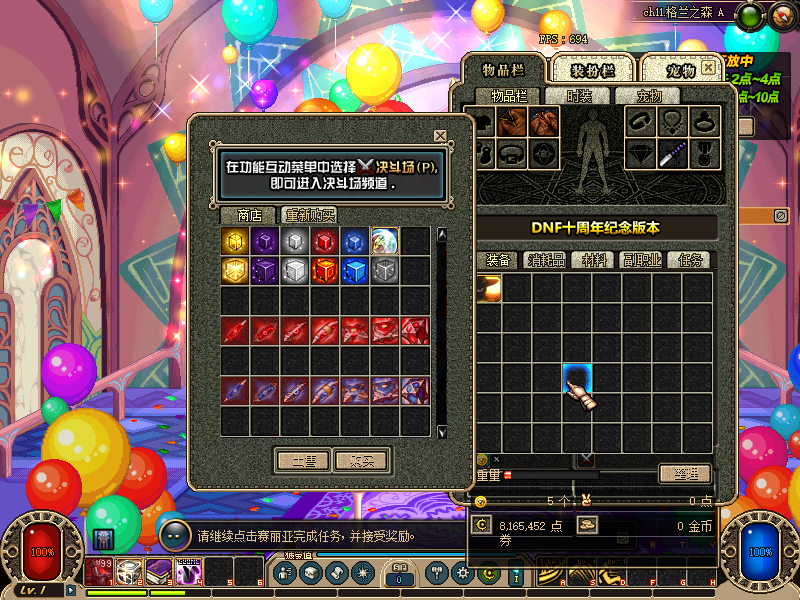Screen dimensions: 800x600
Task: Switch to the 重新购买 repurchase tab
Action: (x=309, y=215)
